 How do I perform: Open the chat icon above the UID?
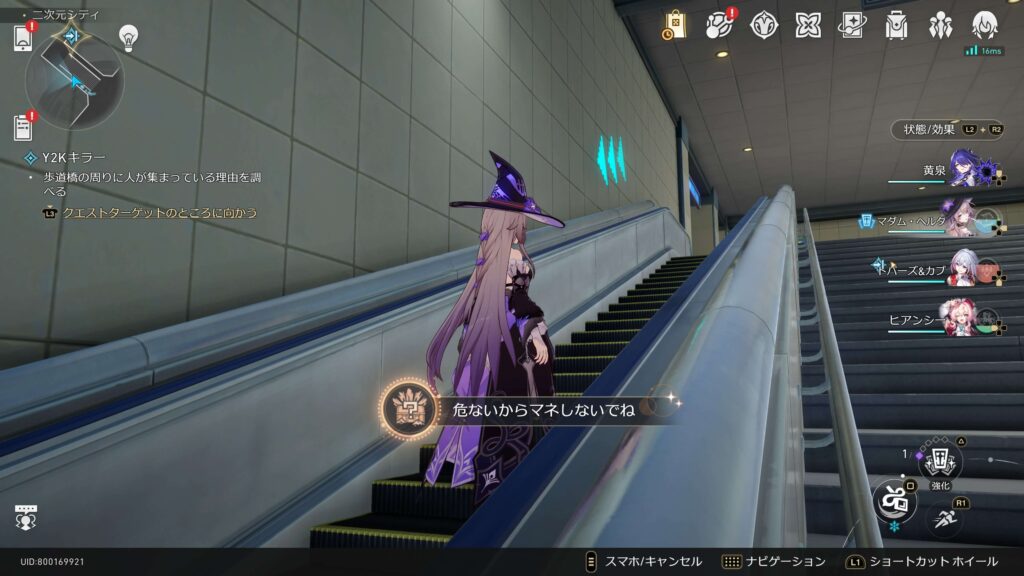[x=26, y=517]
